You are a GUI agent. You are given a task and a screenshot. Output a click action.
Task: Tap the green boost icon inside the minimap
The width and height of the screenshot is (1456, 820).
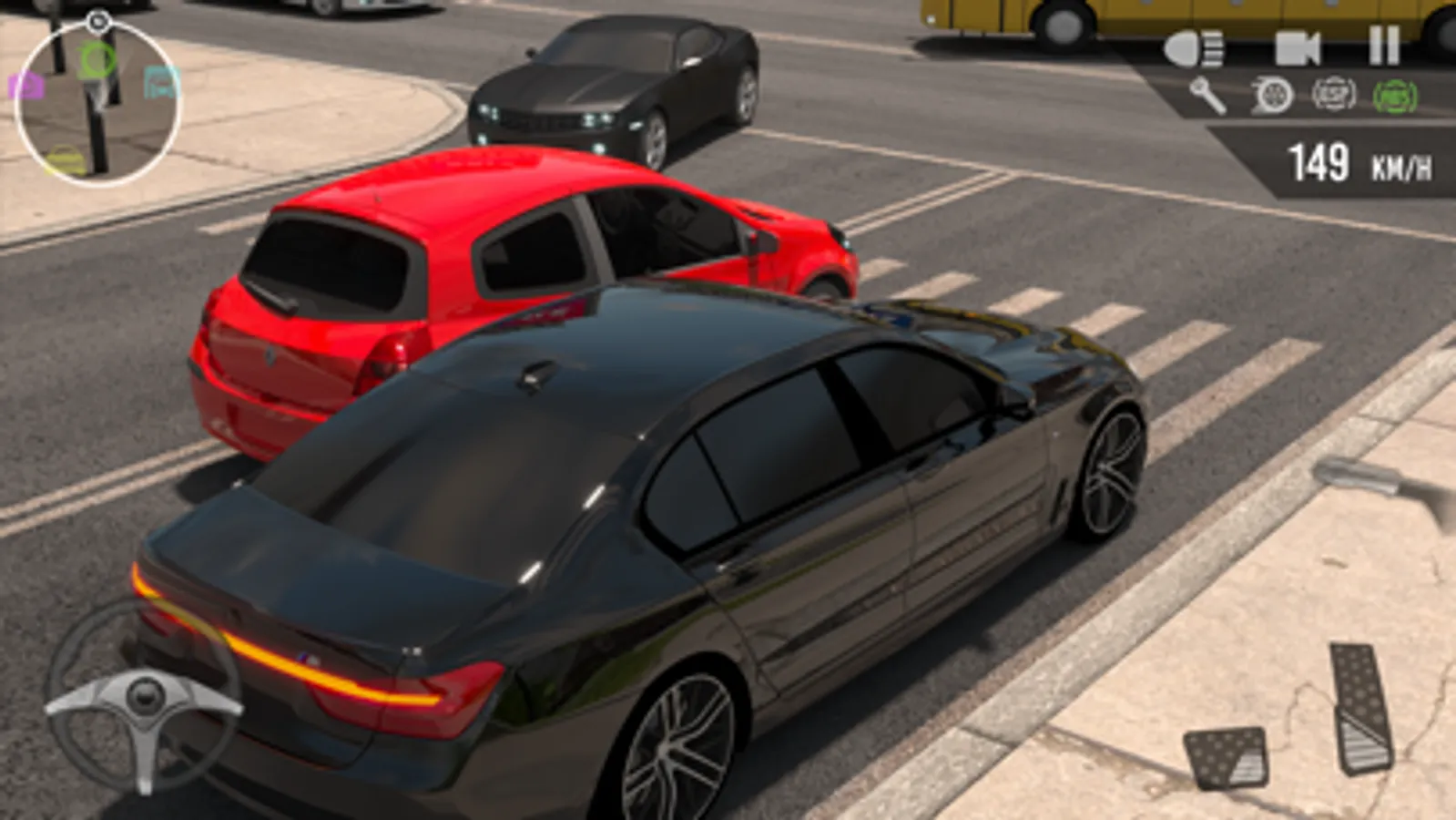pos(96,57)
